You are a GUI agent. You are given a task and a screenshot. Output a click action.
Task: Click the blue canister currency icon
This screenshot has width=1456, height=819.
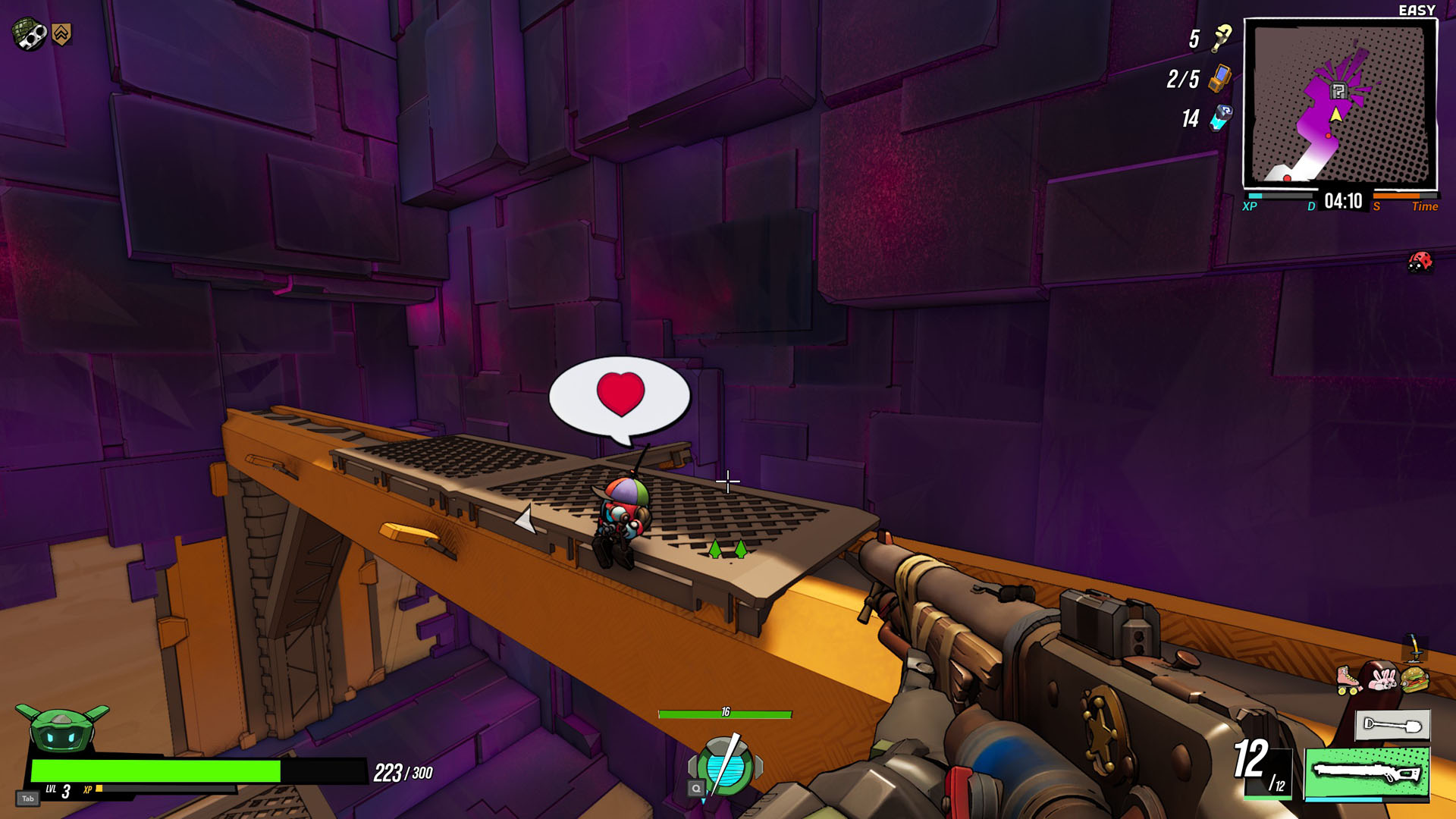click(x=1221, y=118)
